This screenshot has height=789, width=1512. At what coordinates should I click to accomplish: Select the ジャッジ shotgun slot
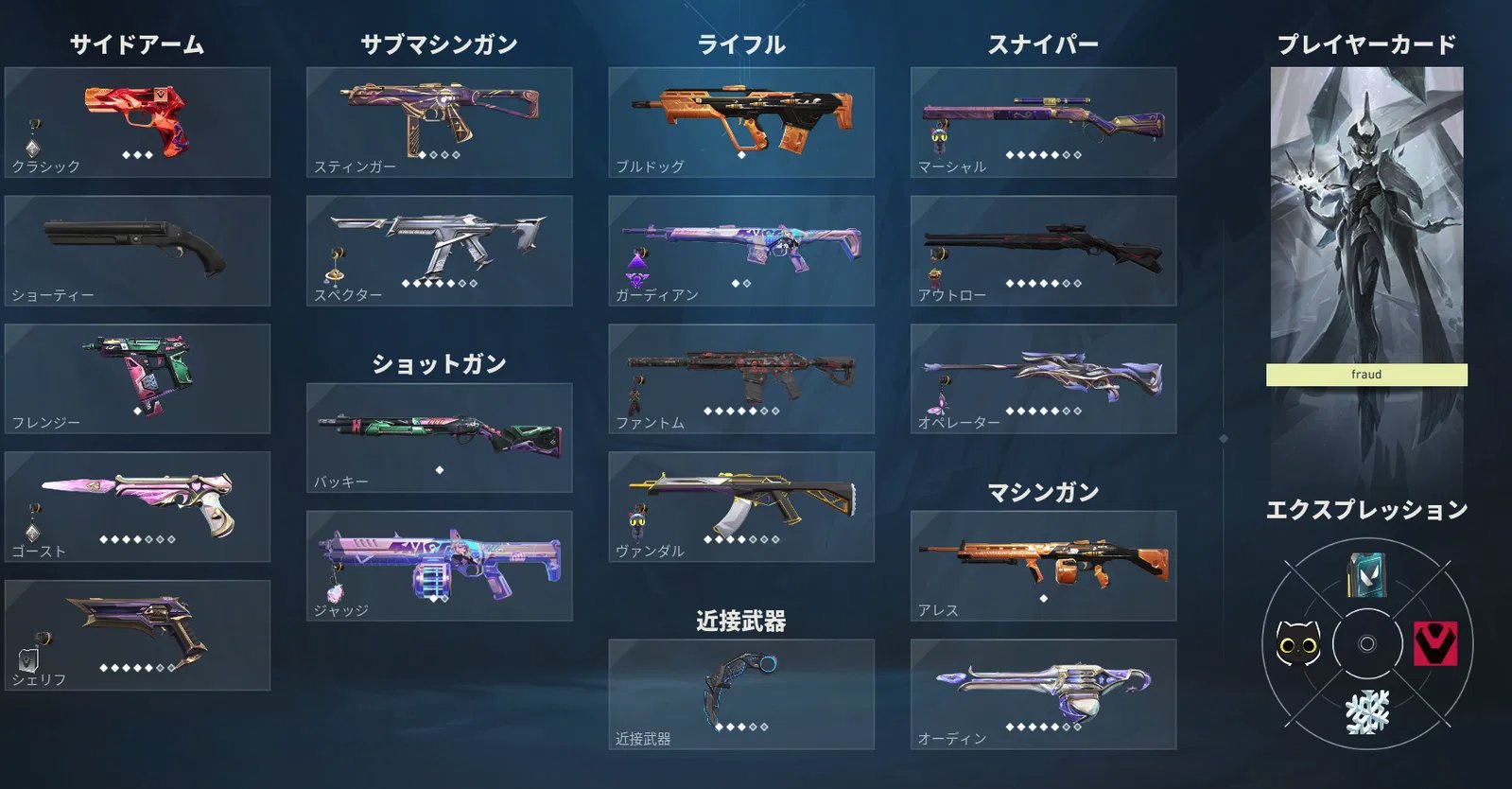[439, 566]
